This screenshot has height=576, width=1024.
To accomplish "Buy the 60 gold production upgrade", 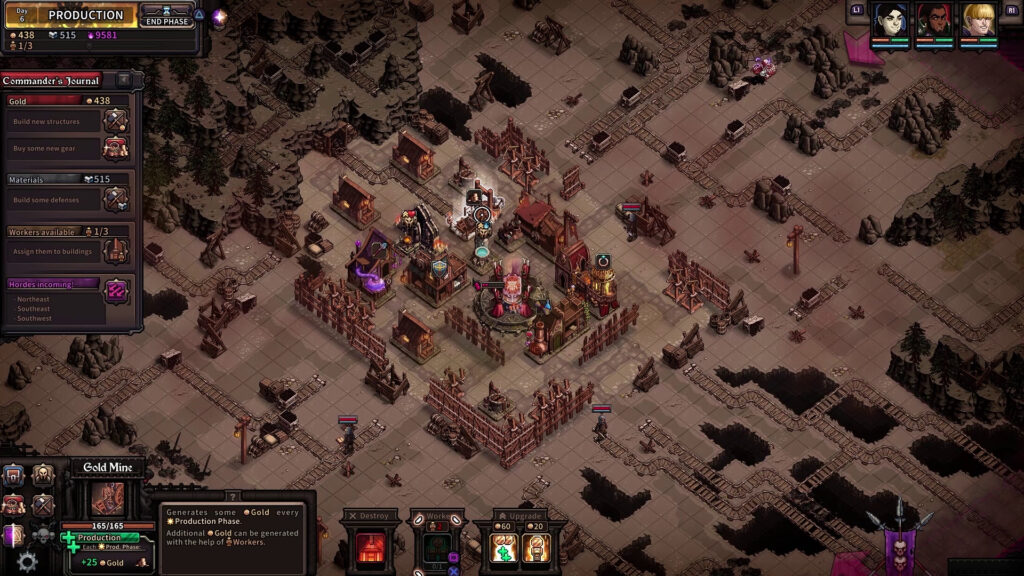I will click(x=502, y=548).
